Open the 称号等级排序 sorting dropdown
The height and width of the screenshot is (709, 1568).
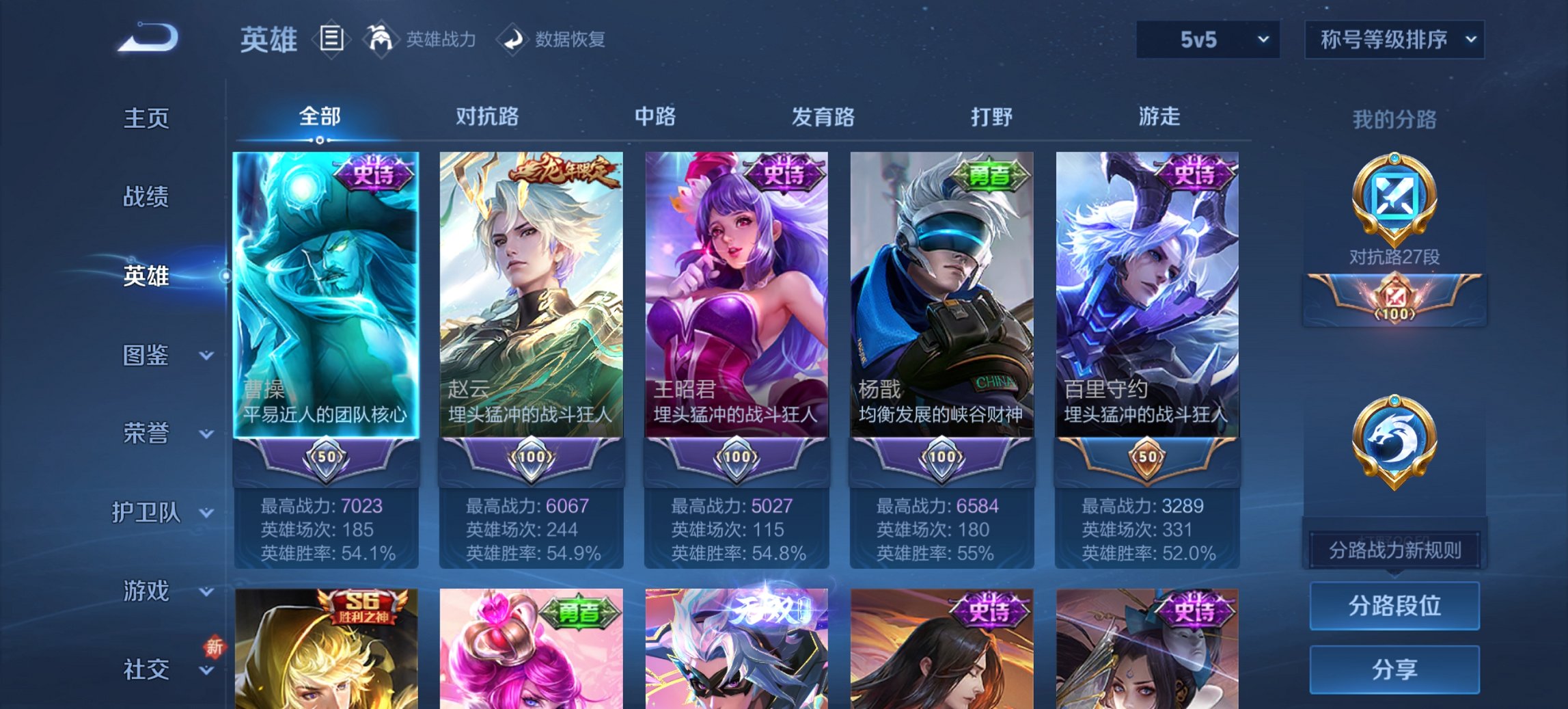[1394, 40]
